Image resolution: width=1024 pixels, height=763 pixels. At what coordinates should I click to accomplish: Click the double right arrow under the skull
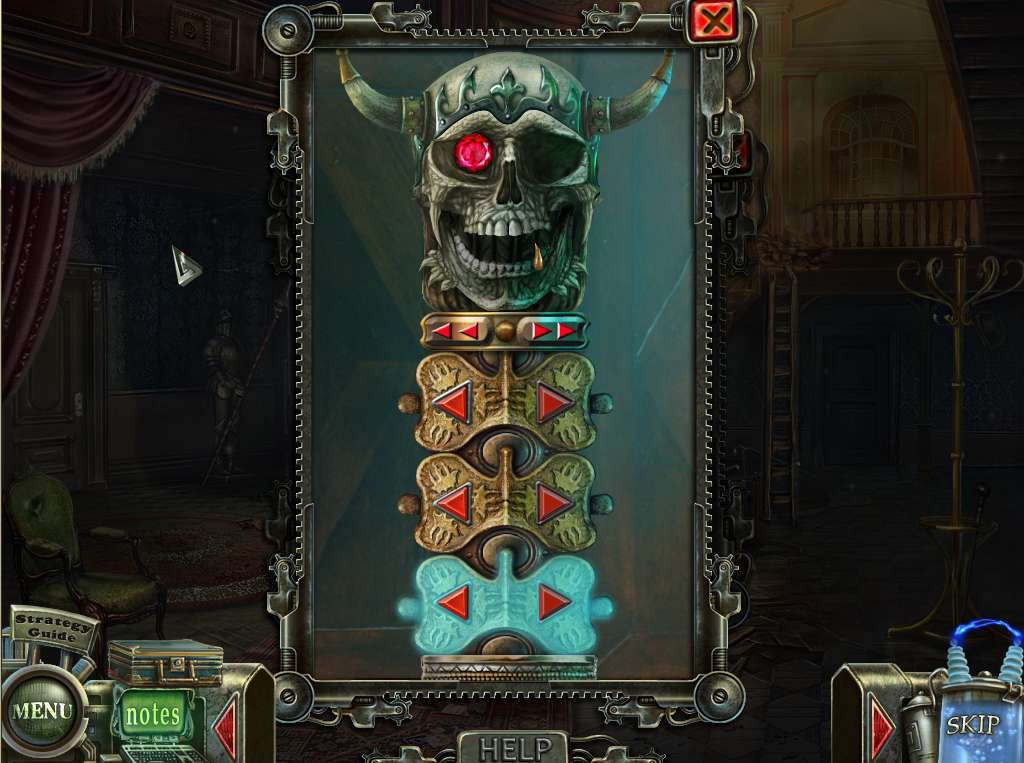(553, 330)
